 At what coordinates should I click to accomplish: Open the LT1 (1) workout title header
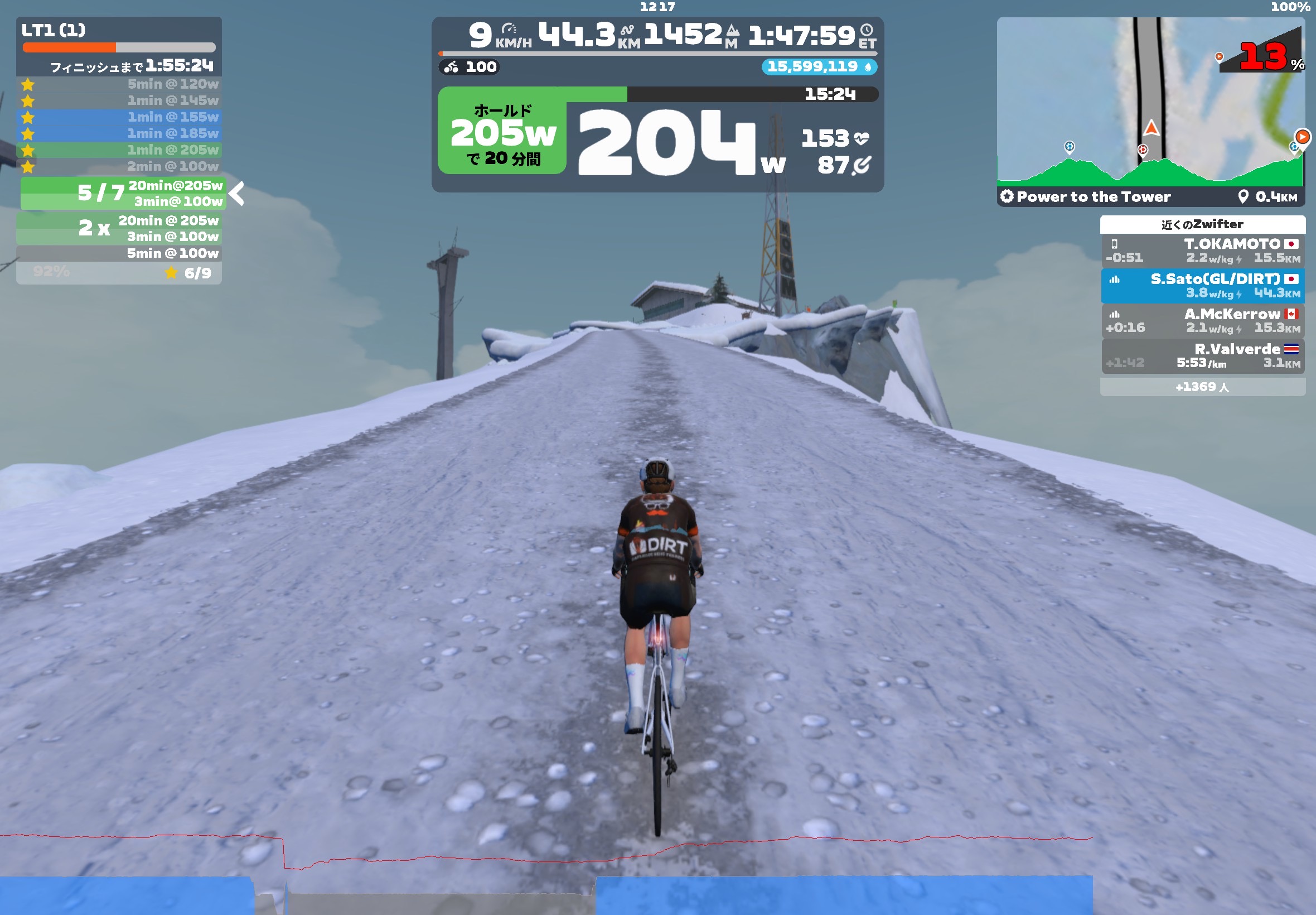54,30
